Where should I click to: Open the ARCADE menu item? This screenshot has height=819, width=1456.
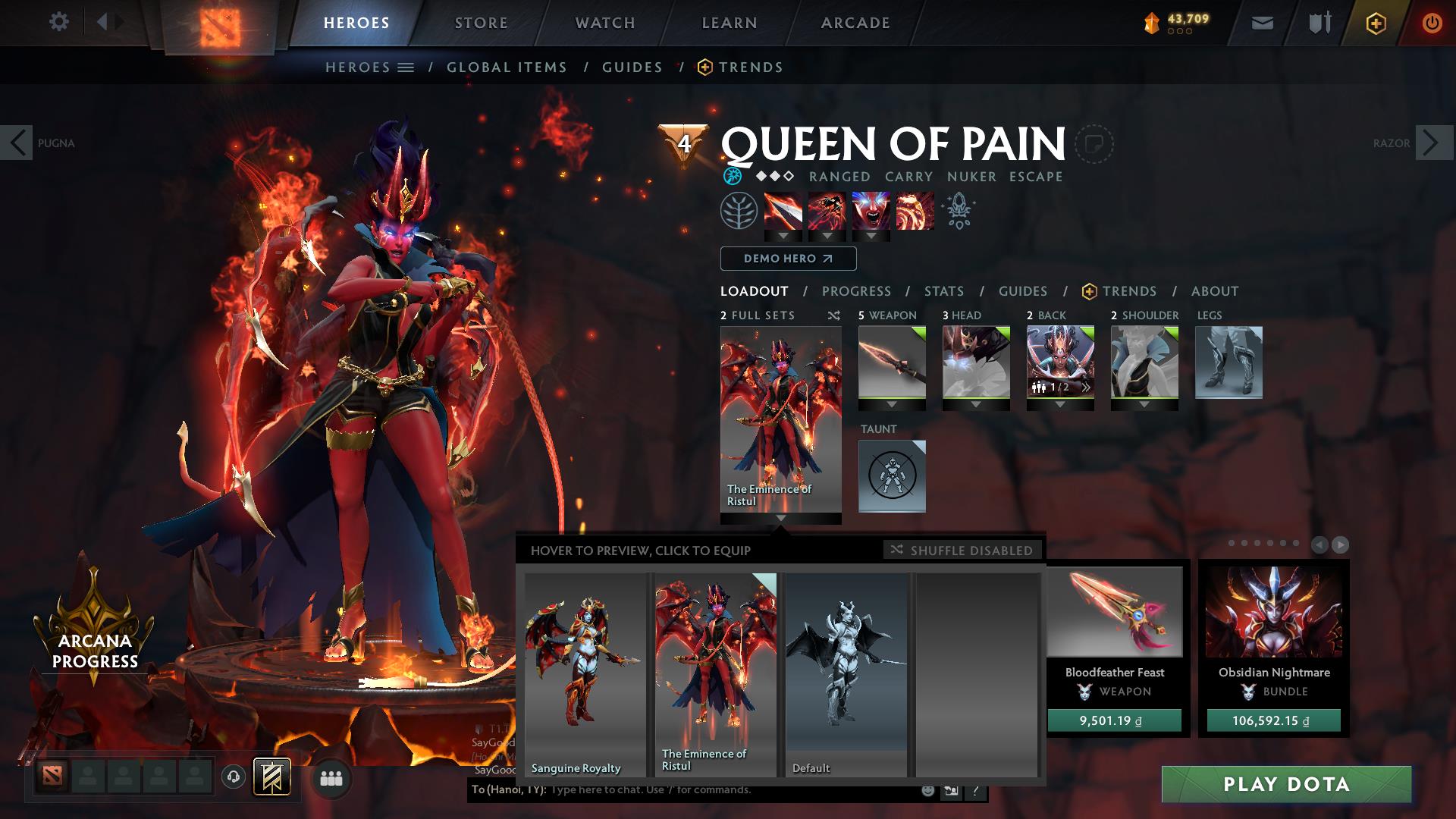pos(855,22)
